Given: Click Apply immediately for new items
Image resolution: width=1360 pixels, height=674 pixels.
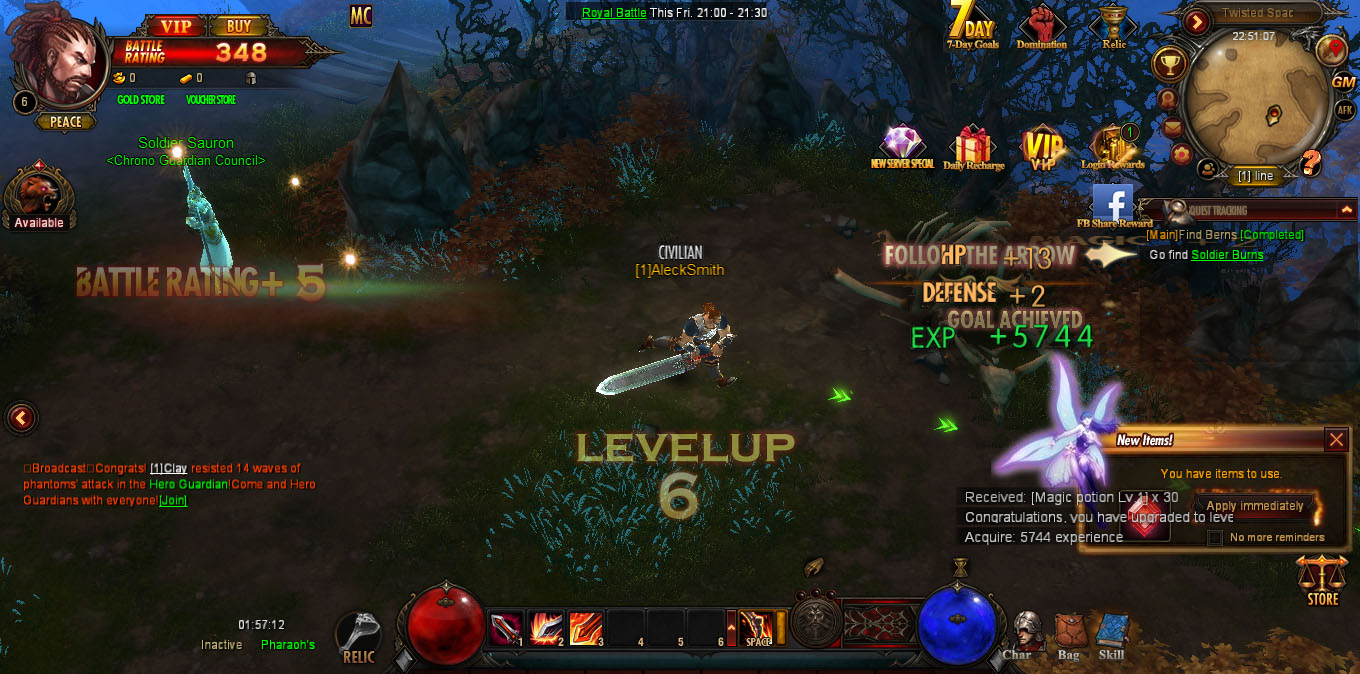Looking at the screenshot, I should [1254, 506].
